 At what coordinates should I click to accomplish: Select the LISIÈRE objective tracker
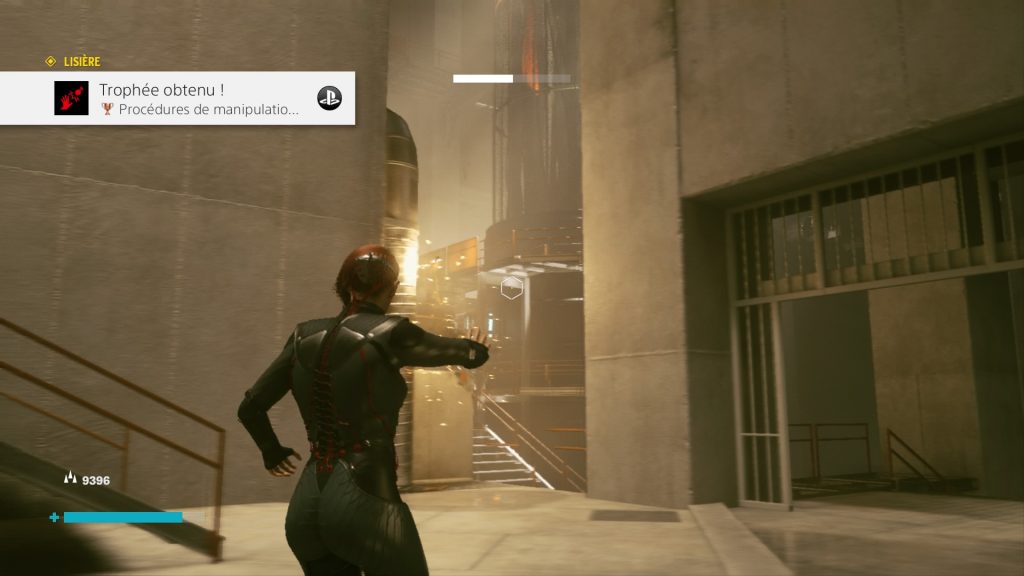click(x=74, y=62)
